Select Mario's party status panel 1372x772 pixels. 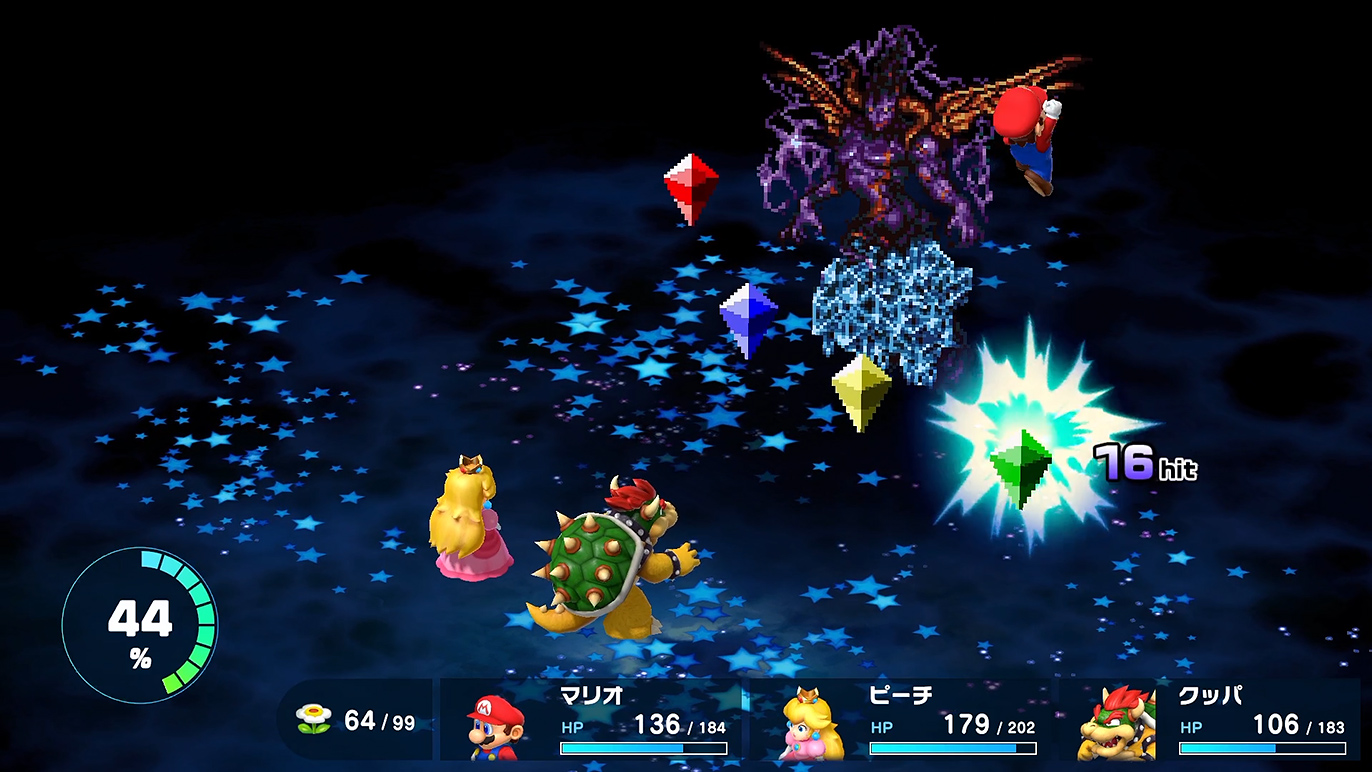coord(594,721)
